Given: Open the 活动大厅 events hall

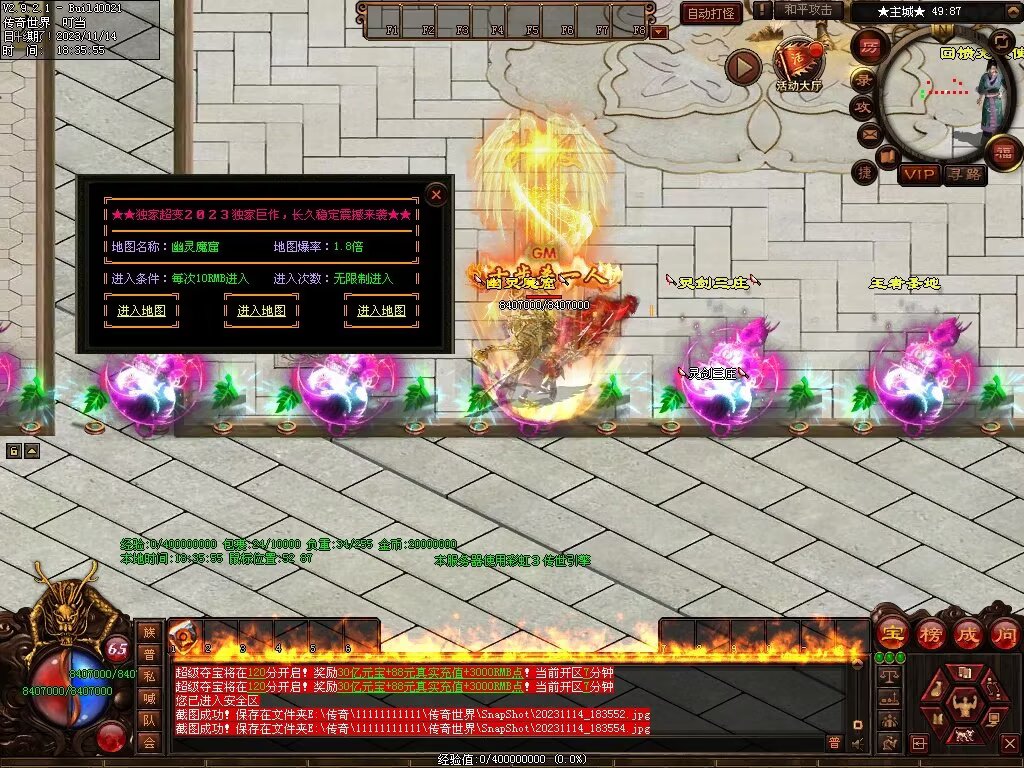Looking at the screenshot, I should click(x=797, y=62).
